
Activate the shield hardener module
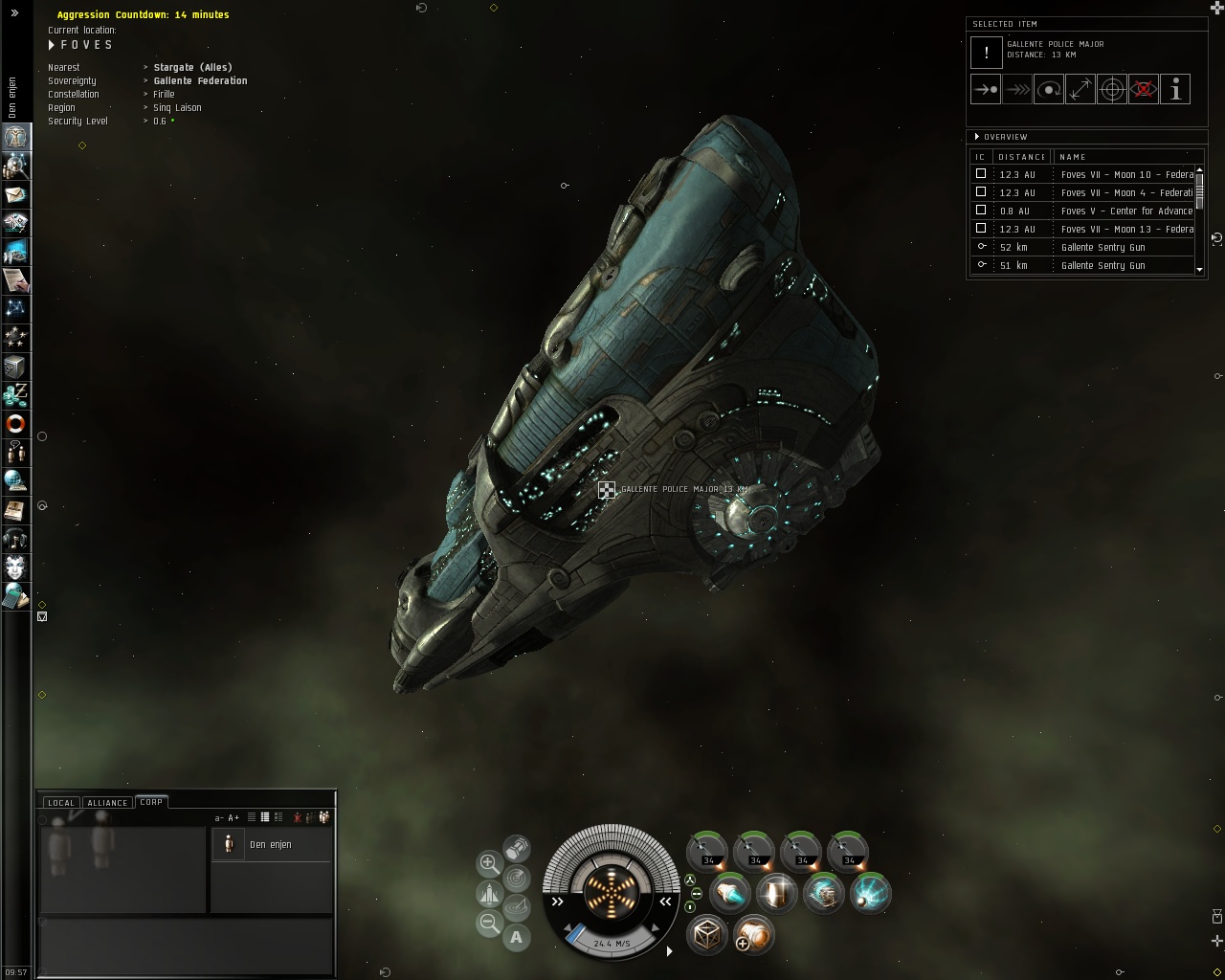pos(777,893)
